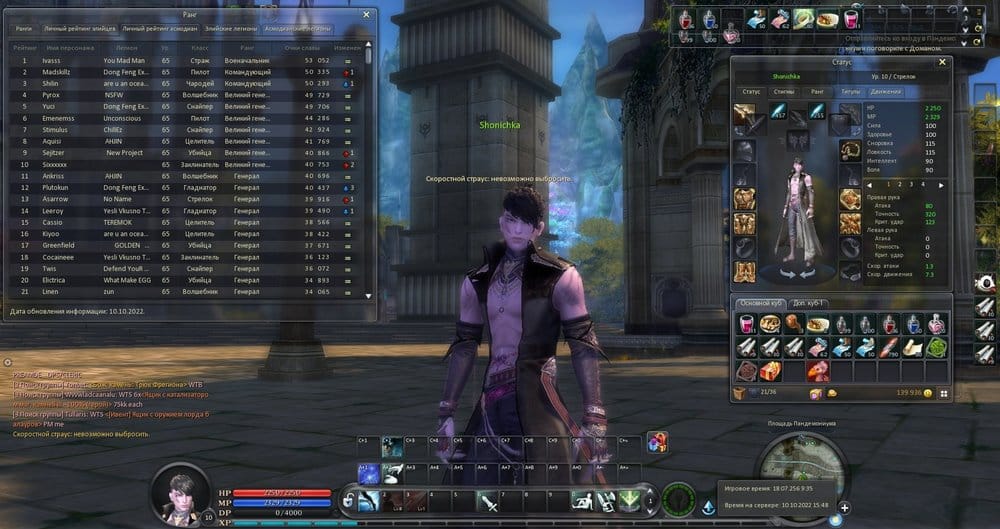Use the green downward arrow skill
Image resolution: width=1000 pixels, height=529 pixels.
(x=629, y=500)
